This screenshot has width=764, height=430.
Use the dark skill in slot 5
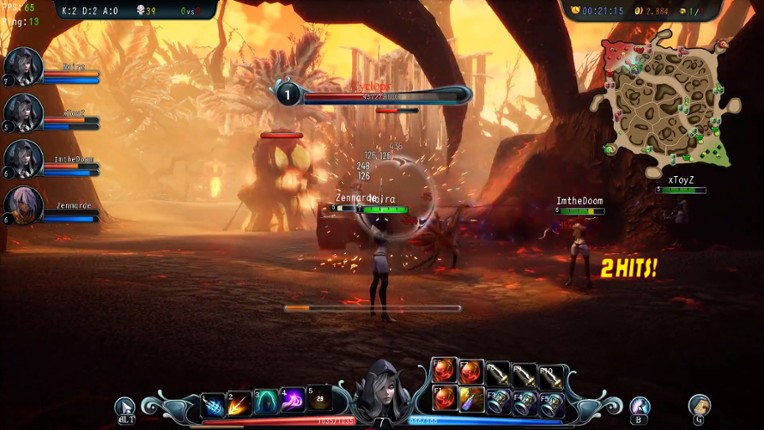(318, 399)
